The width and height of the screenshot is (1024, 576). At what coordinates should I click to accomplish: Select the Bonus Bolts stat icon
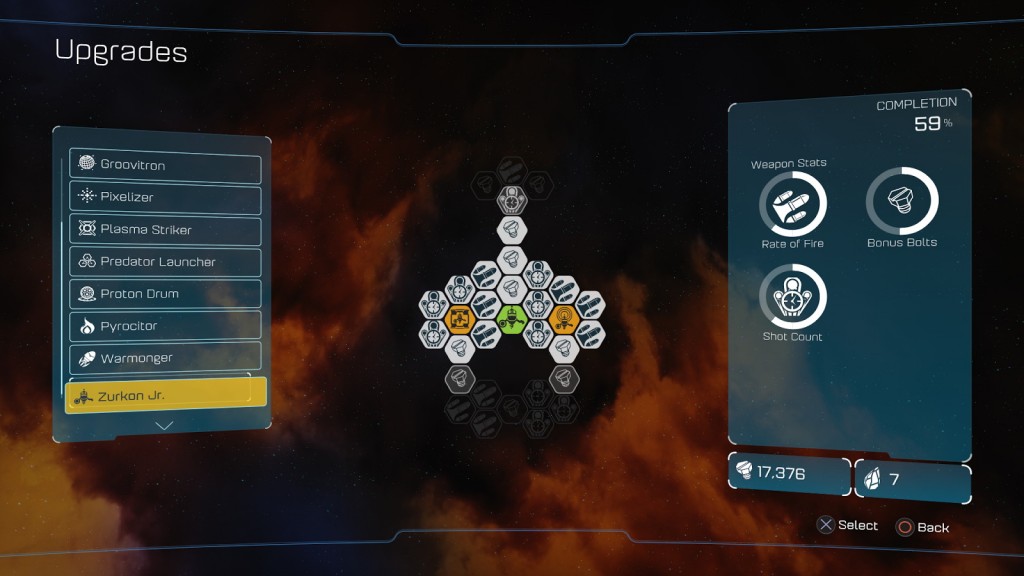901,201
